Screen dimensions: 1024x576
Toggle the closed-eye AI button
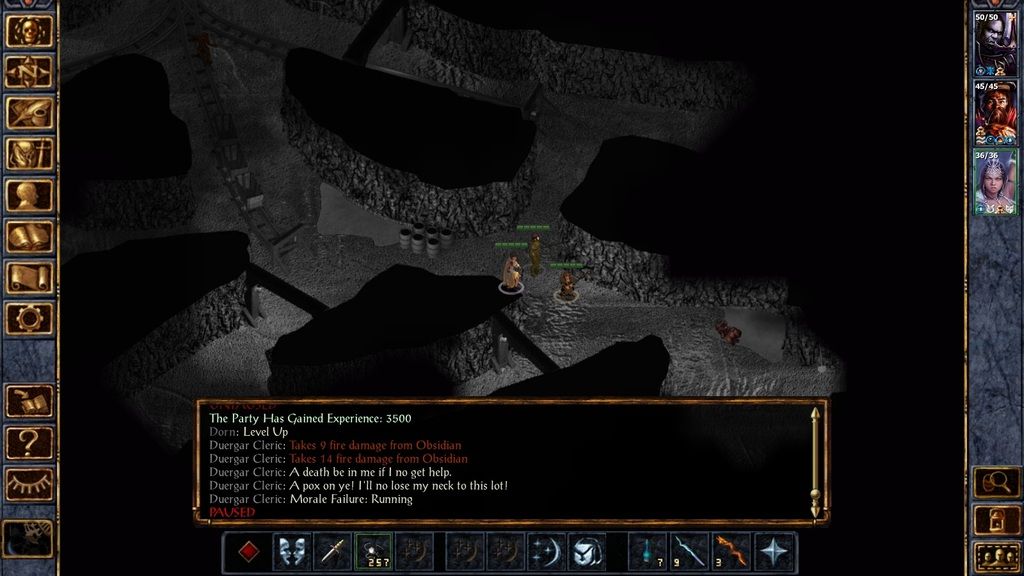click(x=29, y=484)
